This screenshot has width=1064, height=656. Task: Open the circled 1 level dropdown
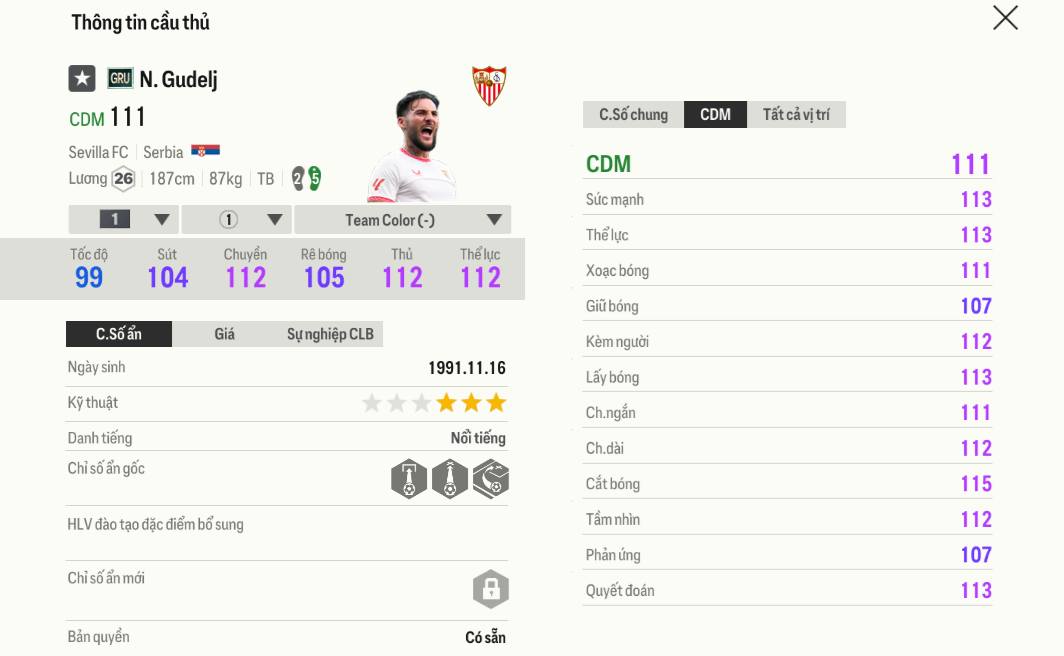(x=237, y=220)
